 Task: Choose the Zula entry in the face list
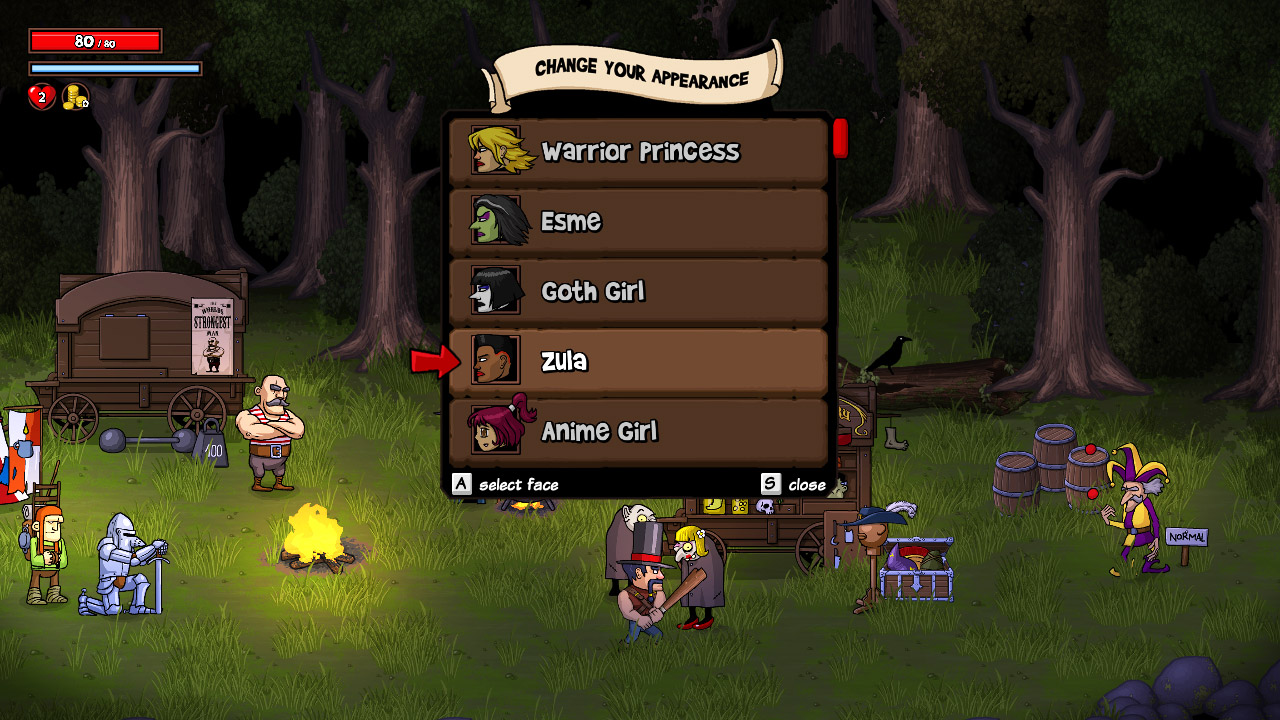pyautogui.click(x=640, y=361)
